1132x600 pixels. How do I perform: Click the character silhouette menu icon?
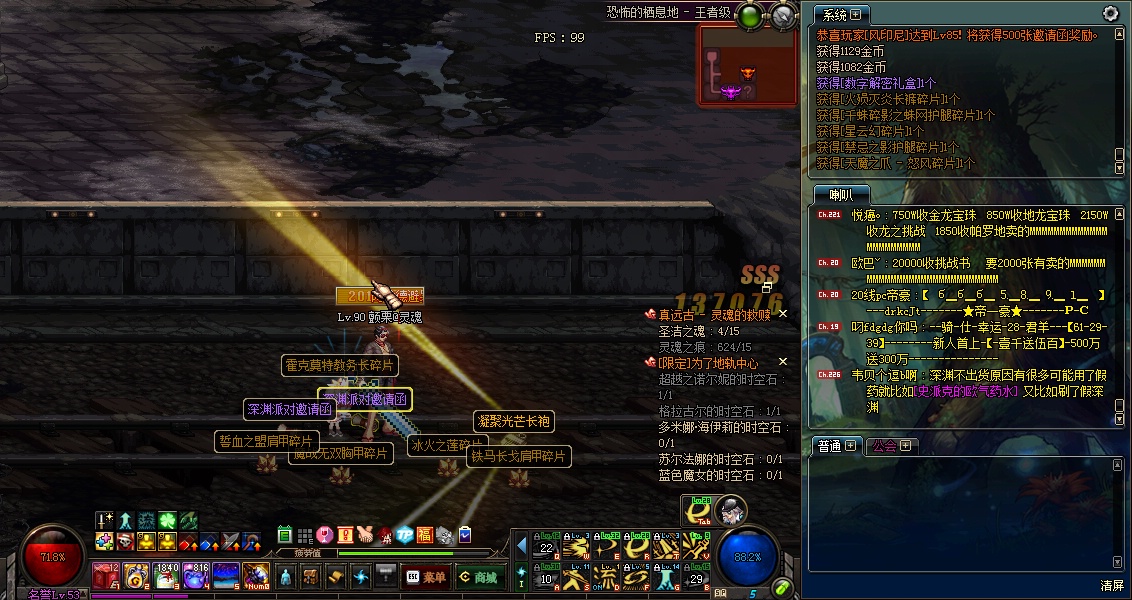(x=285, y=577)
